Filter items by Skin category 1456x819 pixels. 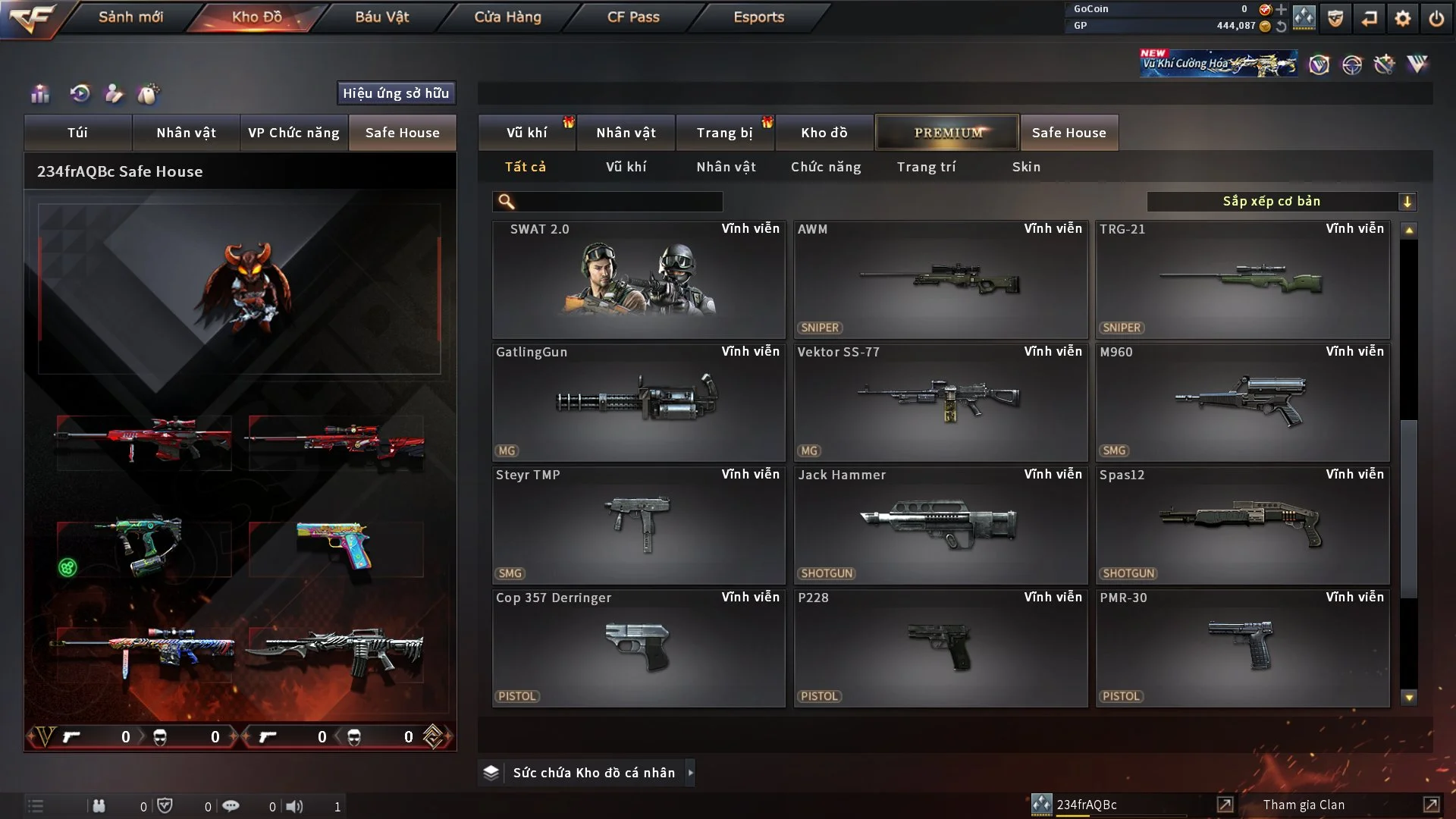coord(1026,167)
